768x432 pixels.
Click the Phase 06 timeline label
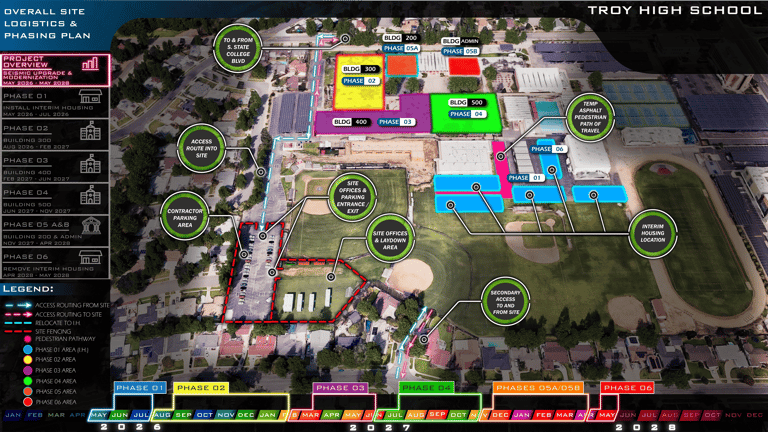pyautogui.click(x=627, y=387)
